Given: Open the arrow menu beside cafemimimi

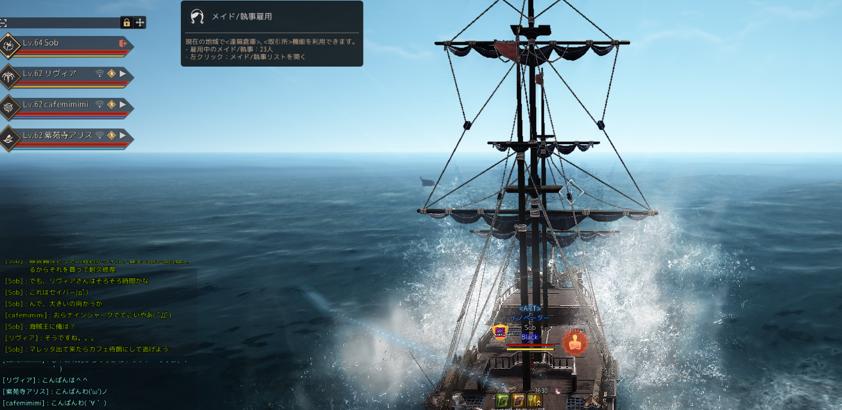Looking at the screenshot, I should click(x=123, y=105).
